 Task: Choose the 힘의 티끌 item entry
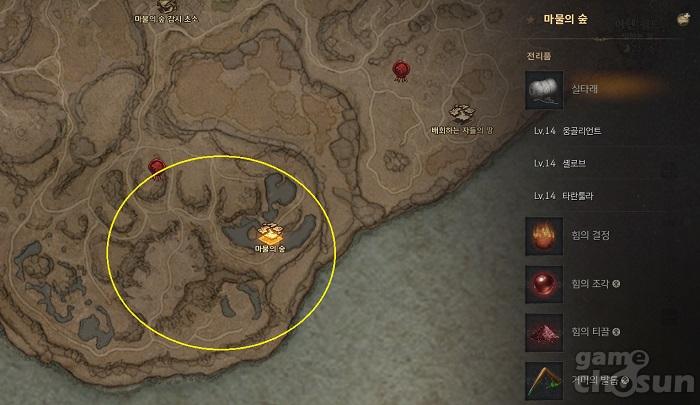(544, 331)
